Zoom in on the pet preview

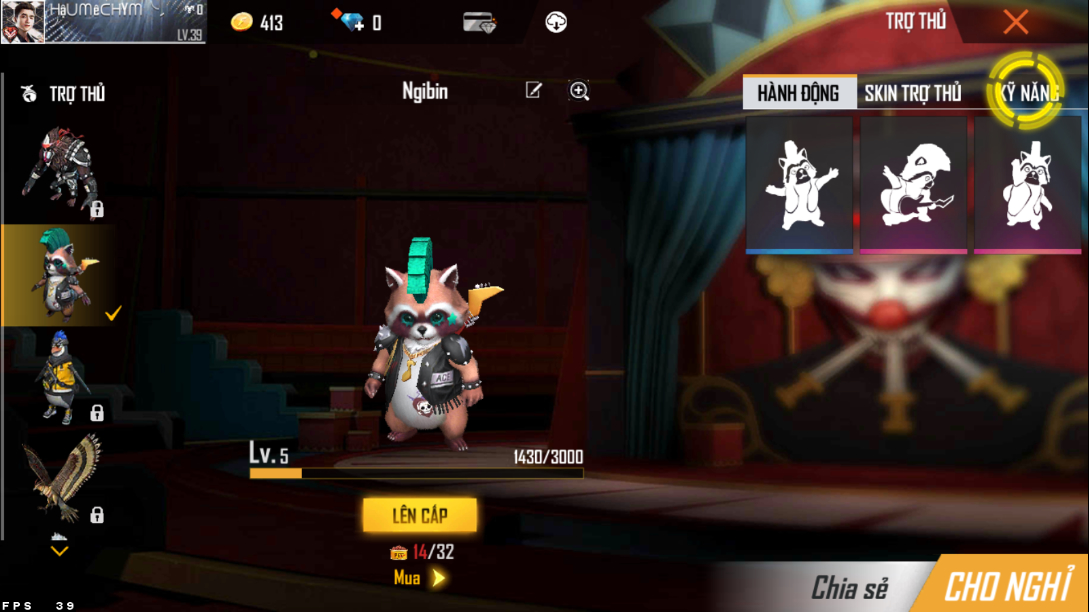click(579, 91)
